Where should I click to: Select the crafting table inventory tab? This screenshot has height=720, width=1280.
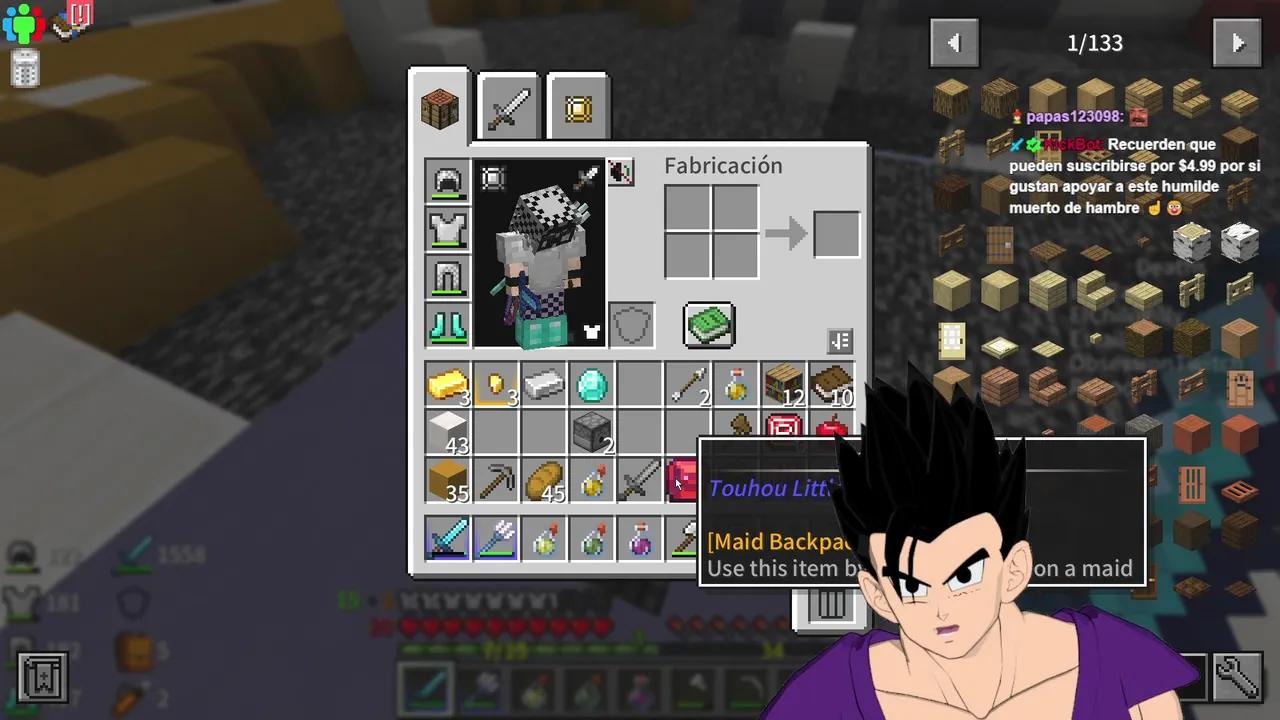pyautogui.click(x=438, y=106)
